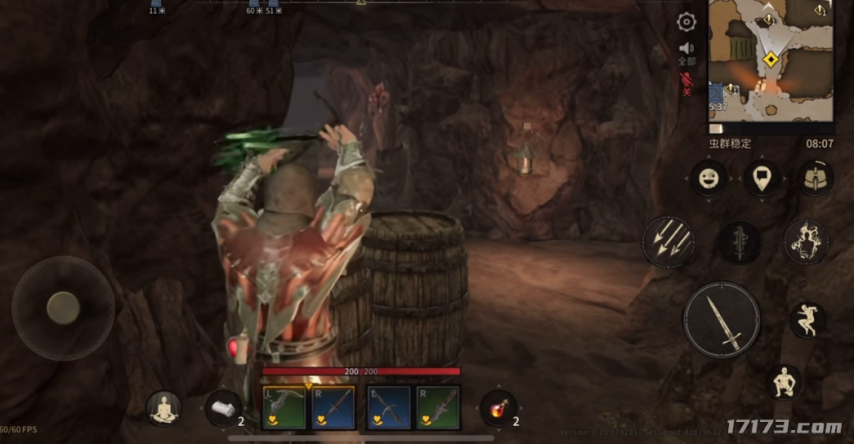854x444 pixels.
Task: Activate the triple arrow skill
Action: 668,241
